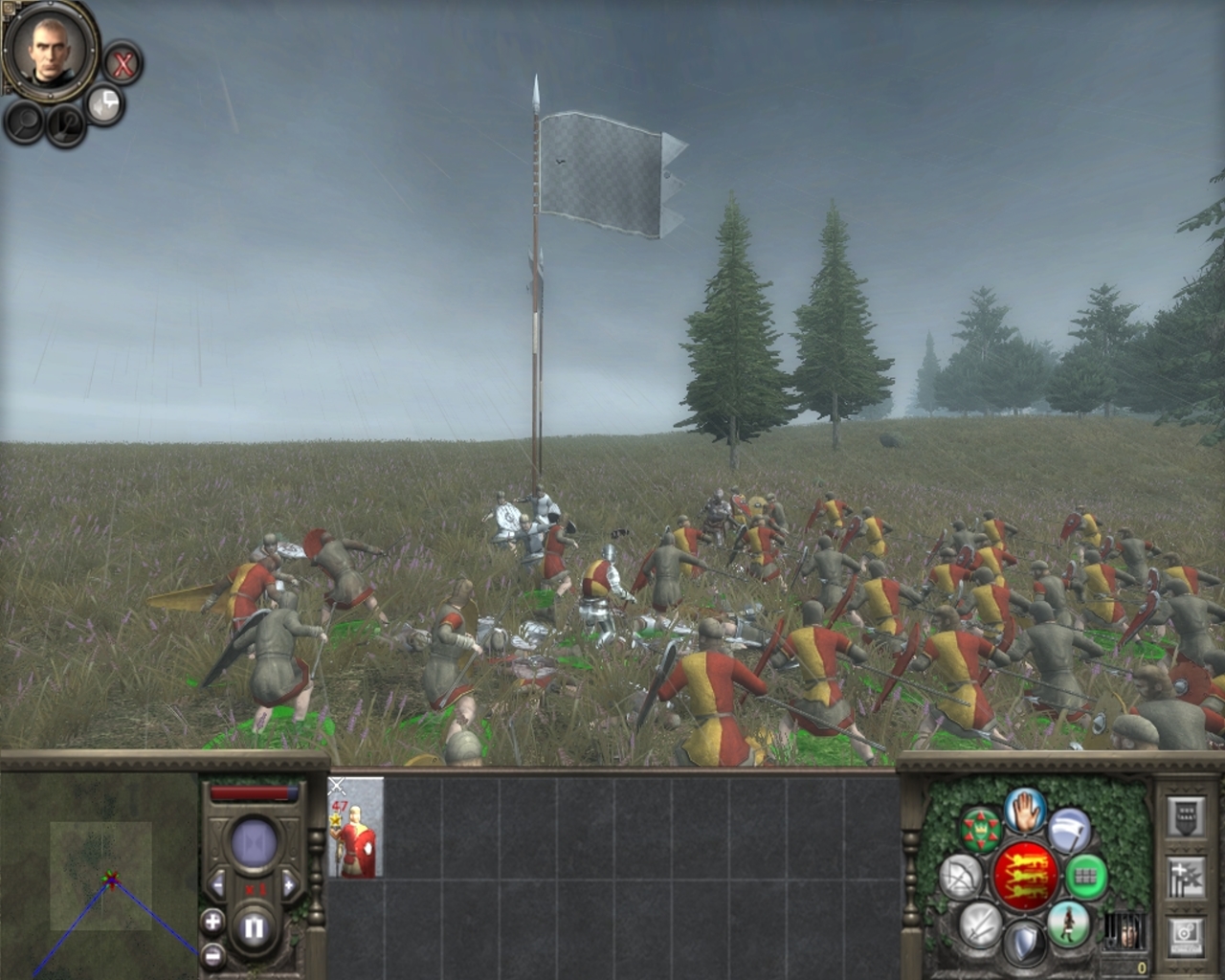
Task: Click the magnifying glass button
Action: click(24, 122)
